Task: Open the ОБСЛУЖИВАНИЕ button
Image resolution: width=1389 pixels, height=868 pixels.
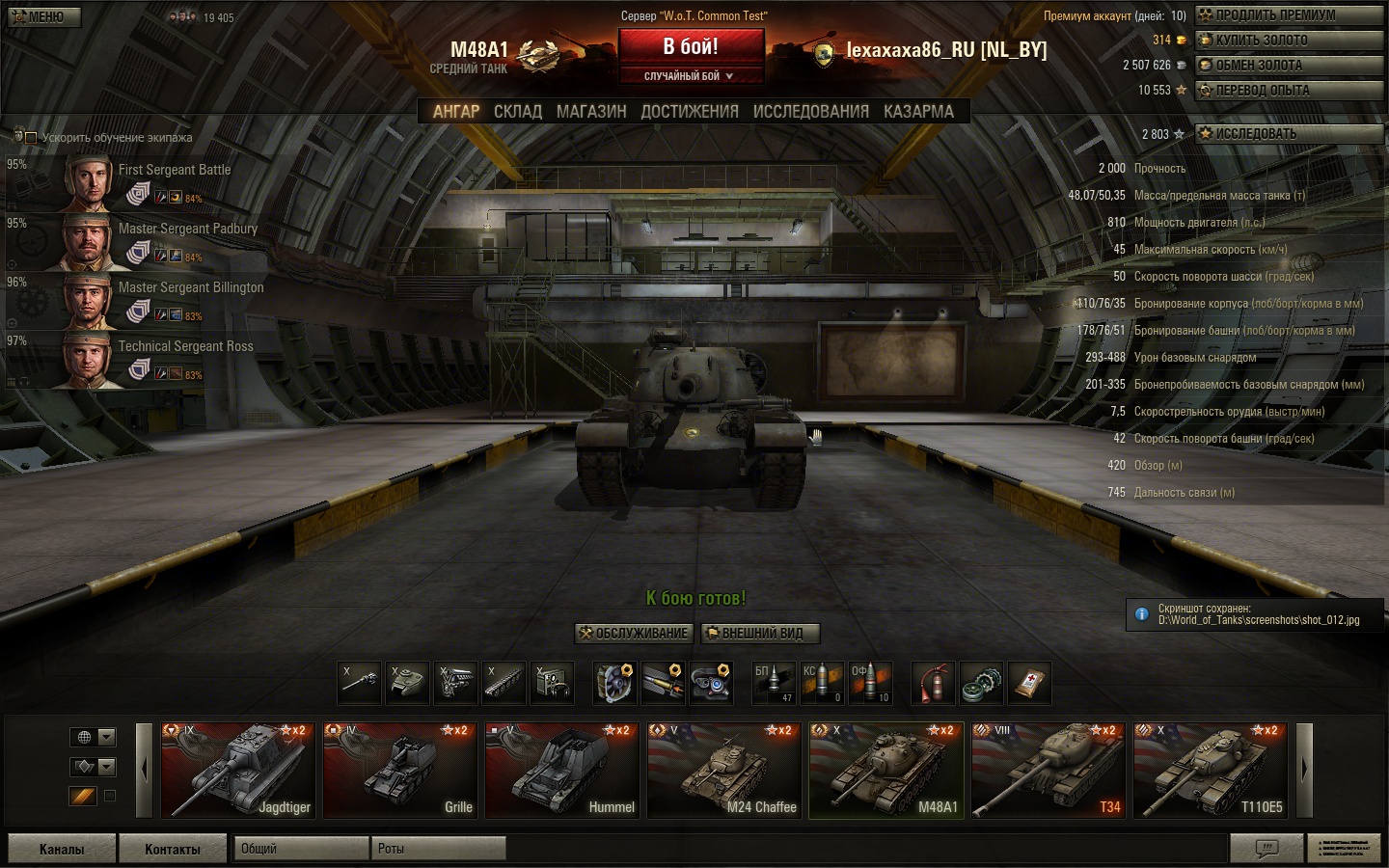Action: pos(634,634)
